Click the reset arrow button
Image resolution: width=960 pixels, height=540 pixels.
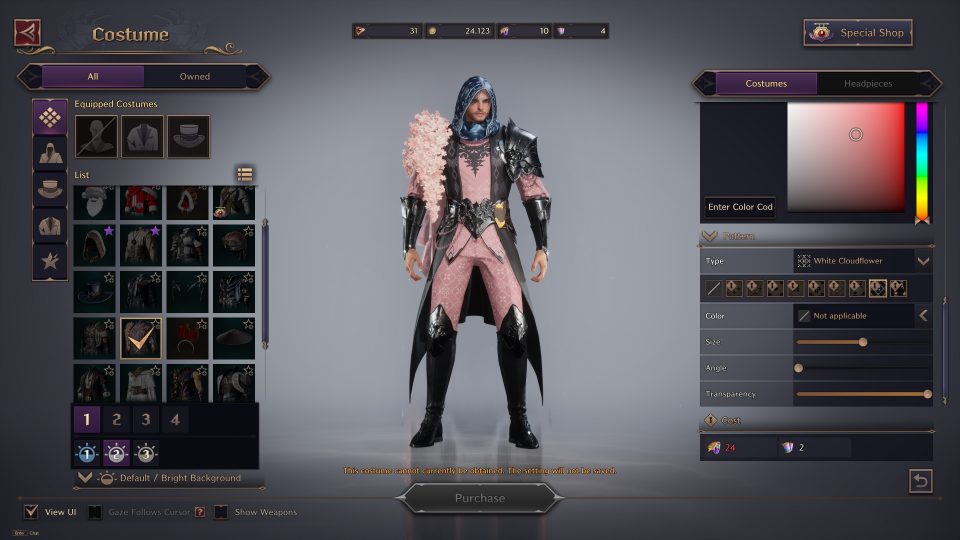(920, 481)
